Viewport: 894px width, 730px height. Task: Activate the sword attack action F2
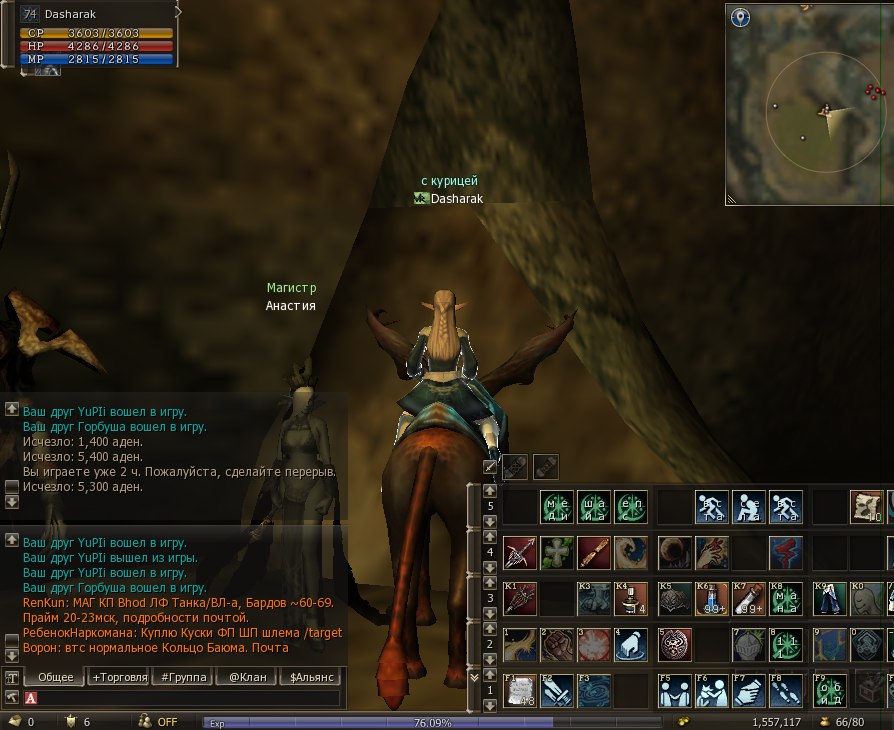(x=557, y=691)
